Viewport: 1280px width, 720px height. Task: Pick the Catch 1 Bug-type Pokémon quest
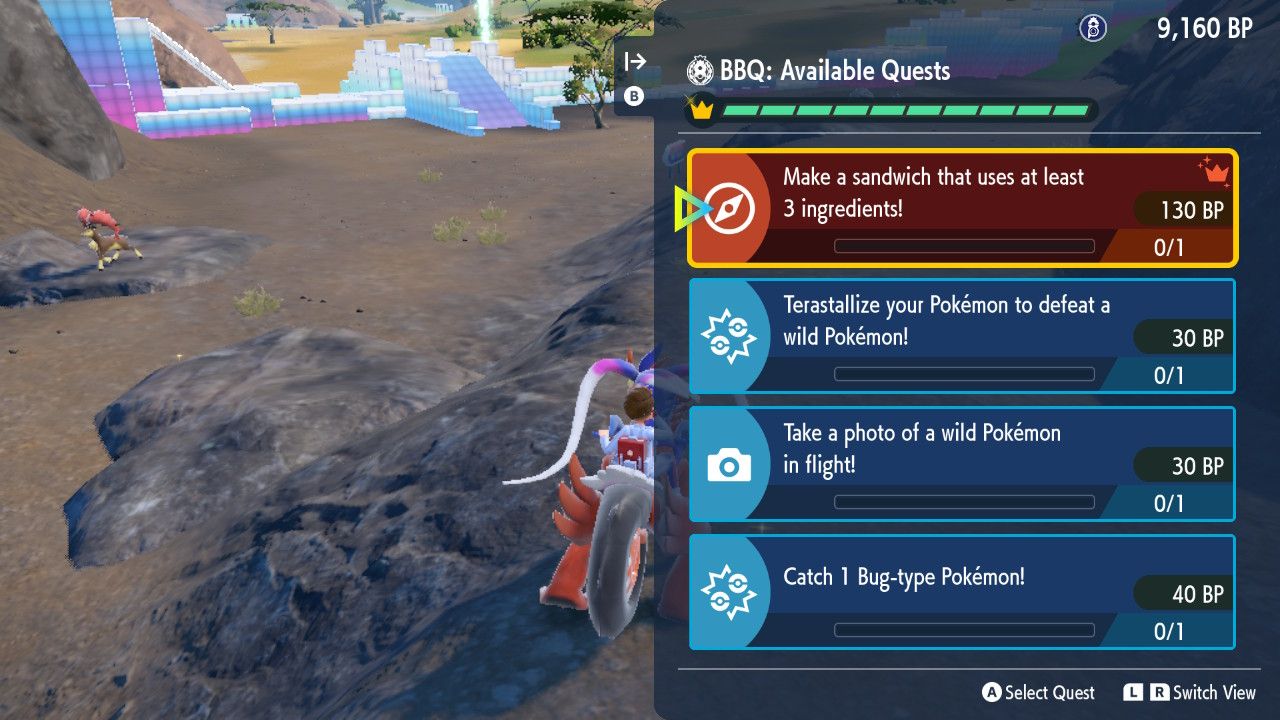coord(962,592)
